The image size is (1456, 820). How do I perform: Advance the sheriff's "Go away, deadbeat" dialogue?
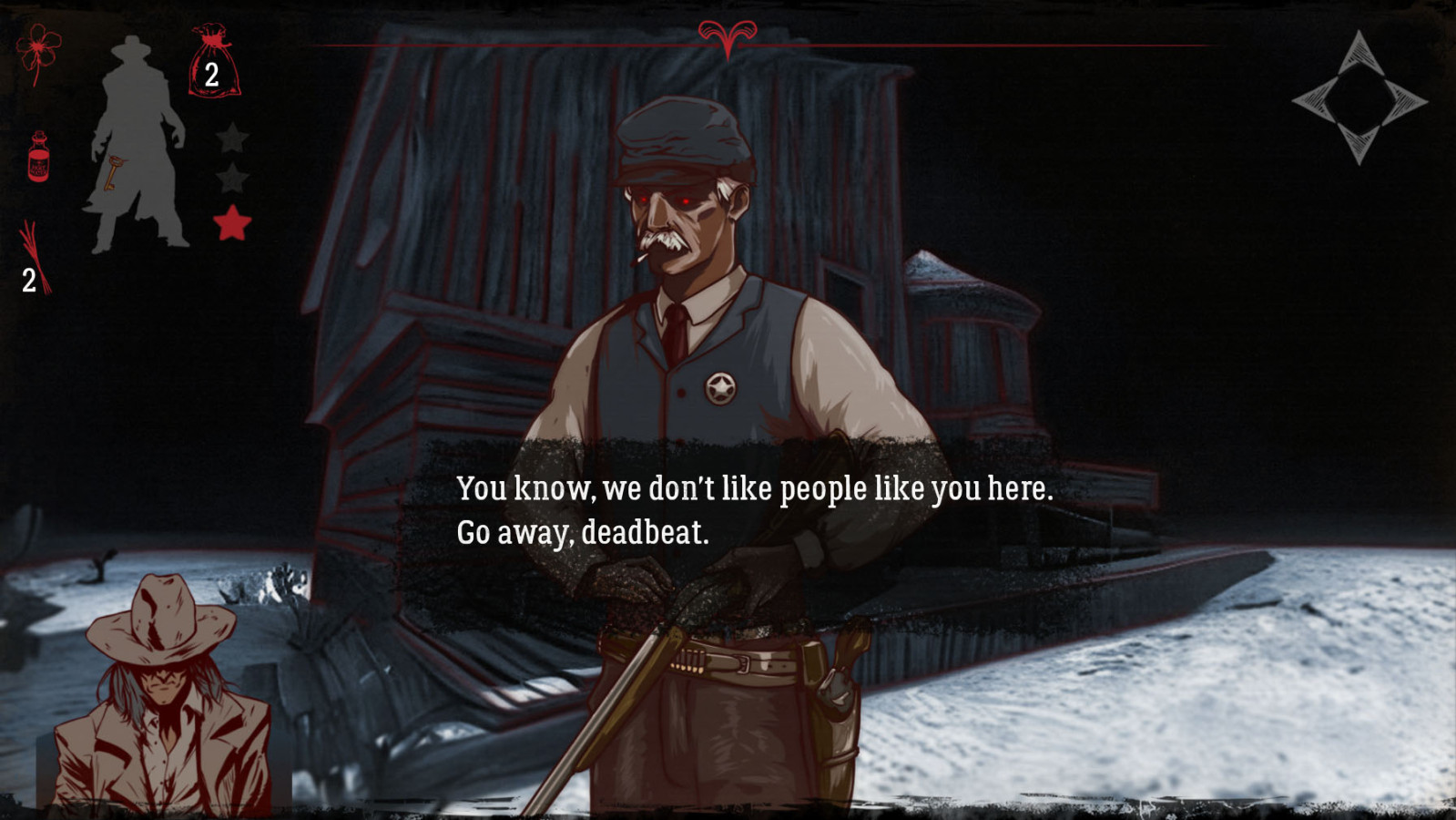[754, 510]
